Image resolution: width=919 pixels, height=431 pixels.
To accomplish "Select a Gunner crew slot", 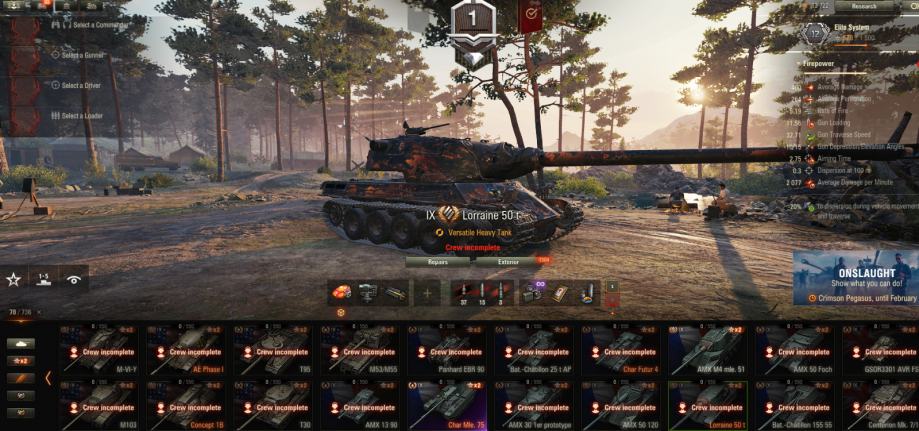I will click(82, 55).
